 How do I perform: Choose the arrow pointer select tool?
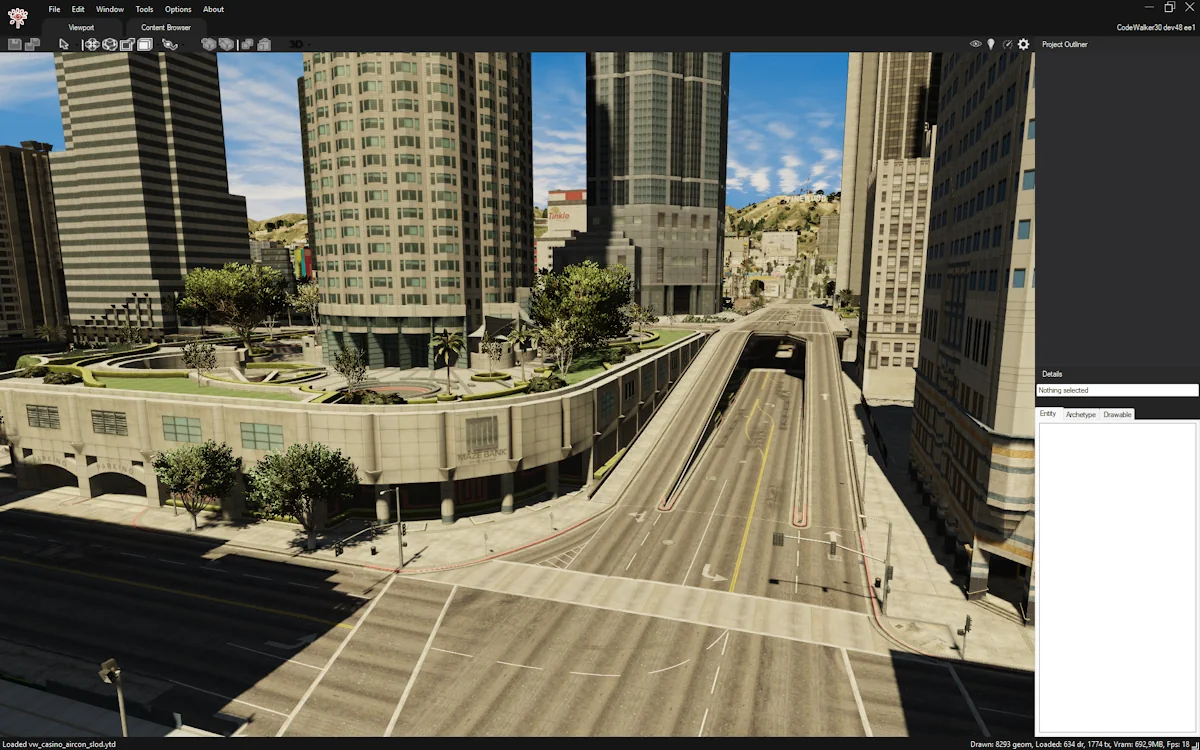point(64,44)
